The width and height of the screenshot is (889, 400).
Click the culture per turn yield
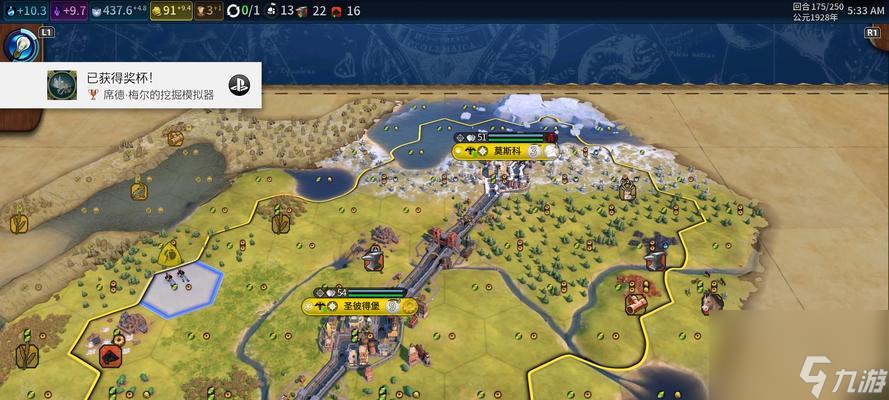coord(68,11)
